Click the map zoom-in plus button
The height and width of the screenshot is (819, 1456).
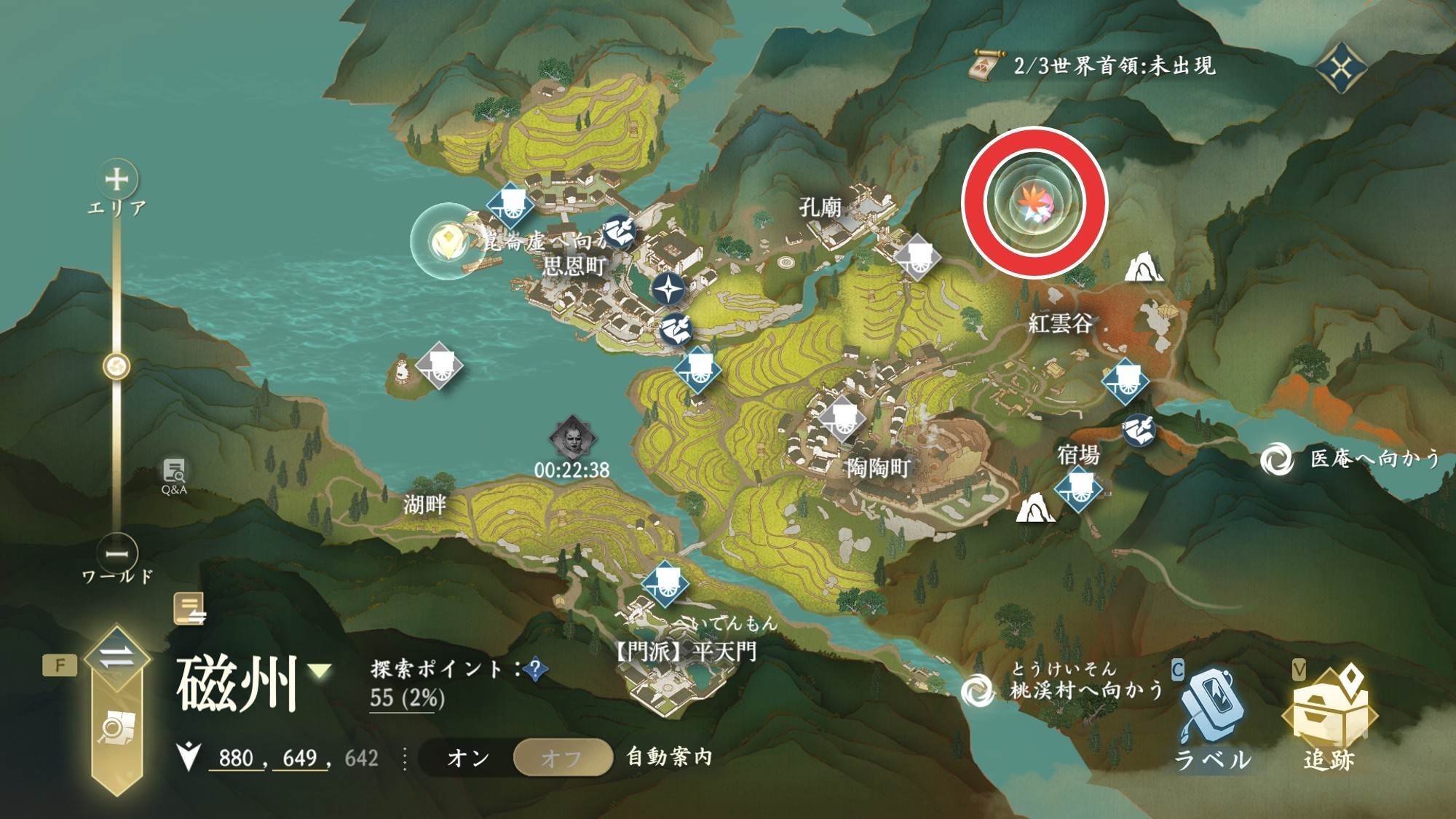[x=117, y=179]
